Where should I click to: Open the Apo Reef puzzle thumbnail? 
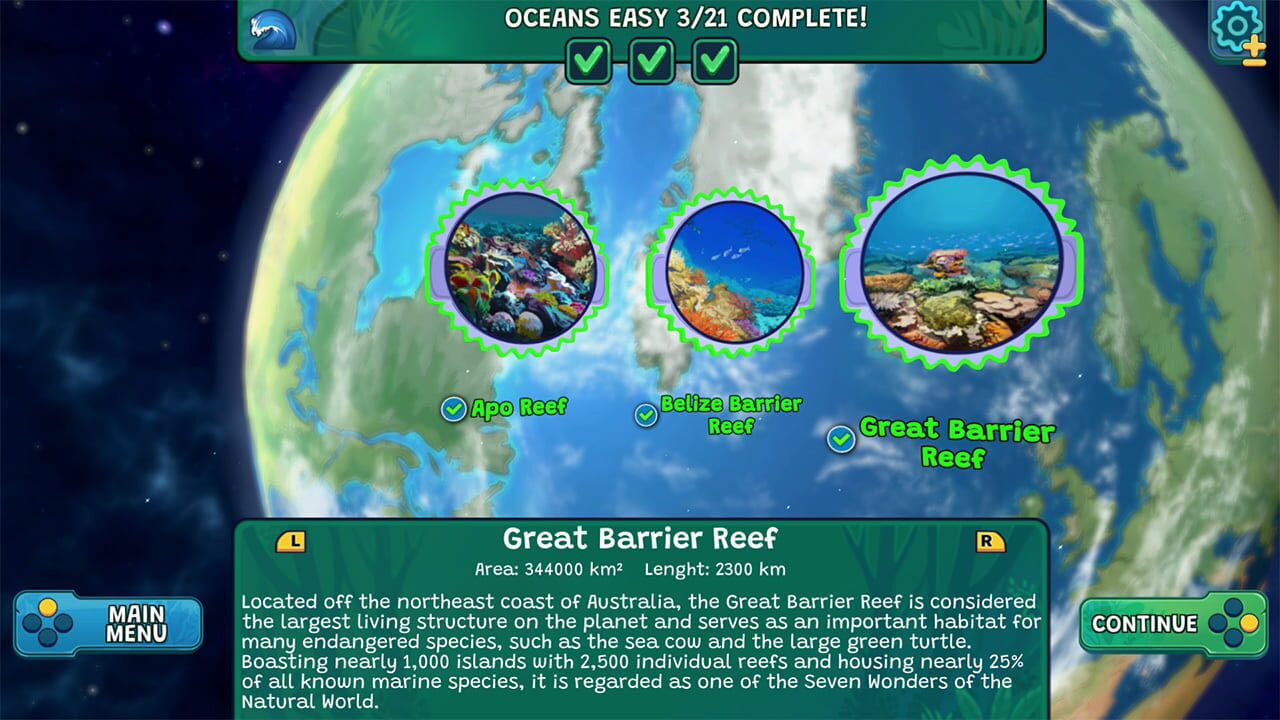pyautogui.click(x=523, y=273)
